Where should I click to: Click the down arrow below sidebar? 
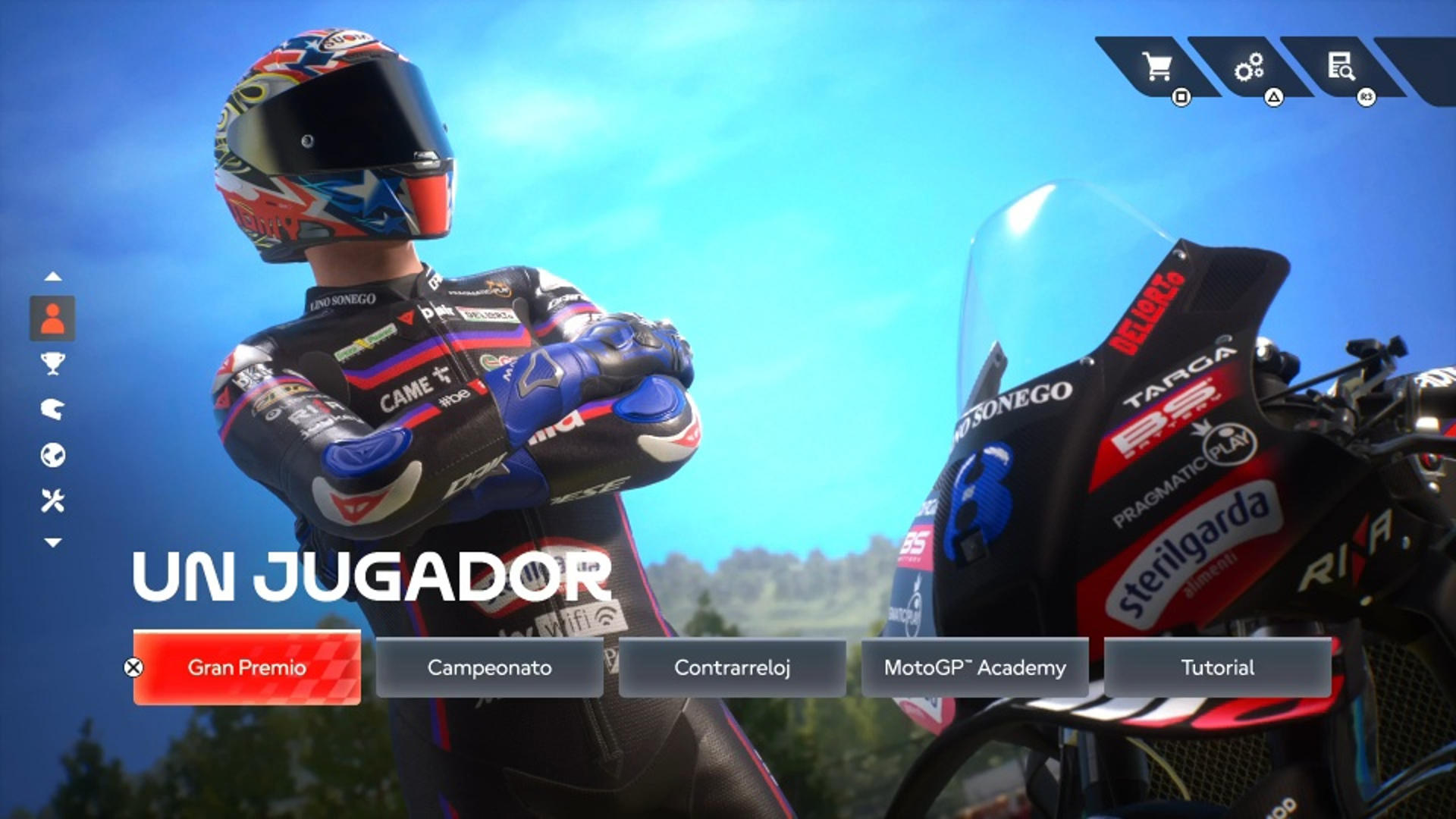coord(52,542)
